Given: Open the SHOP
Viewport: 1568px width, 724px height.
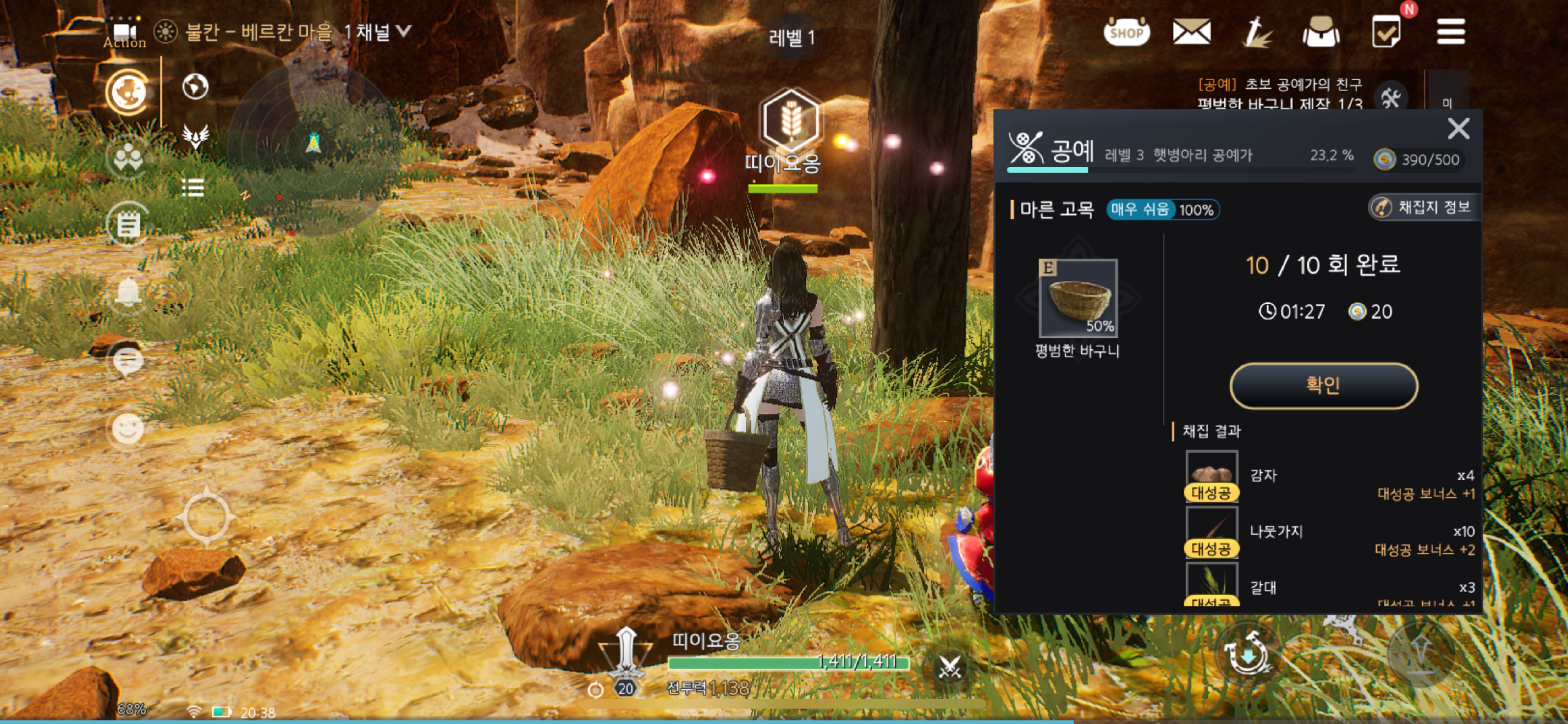Looking at the screenshot, I should pos(1126,32).
